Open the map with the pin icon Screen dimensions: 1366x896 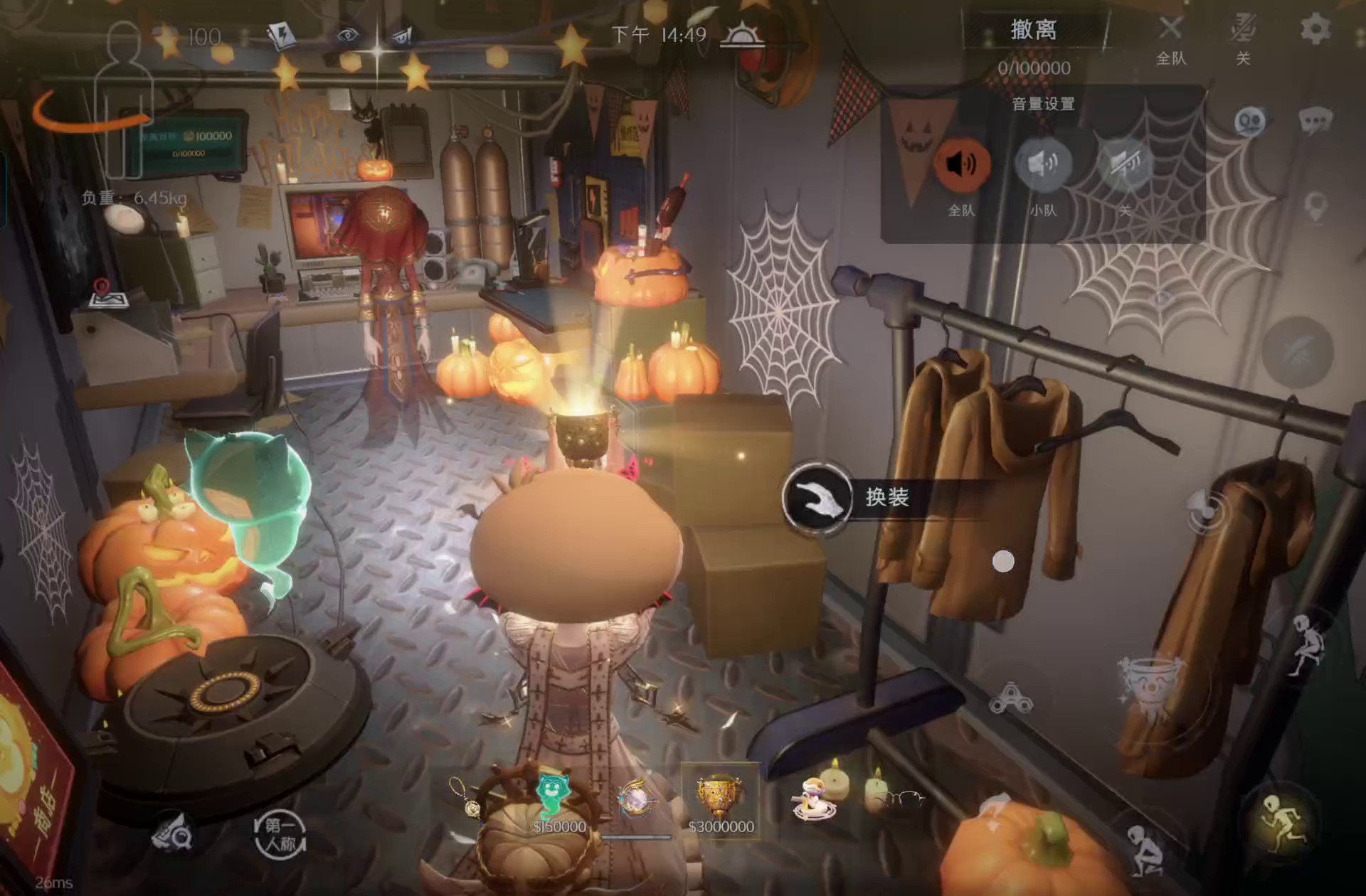[x=107, y=294]
